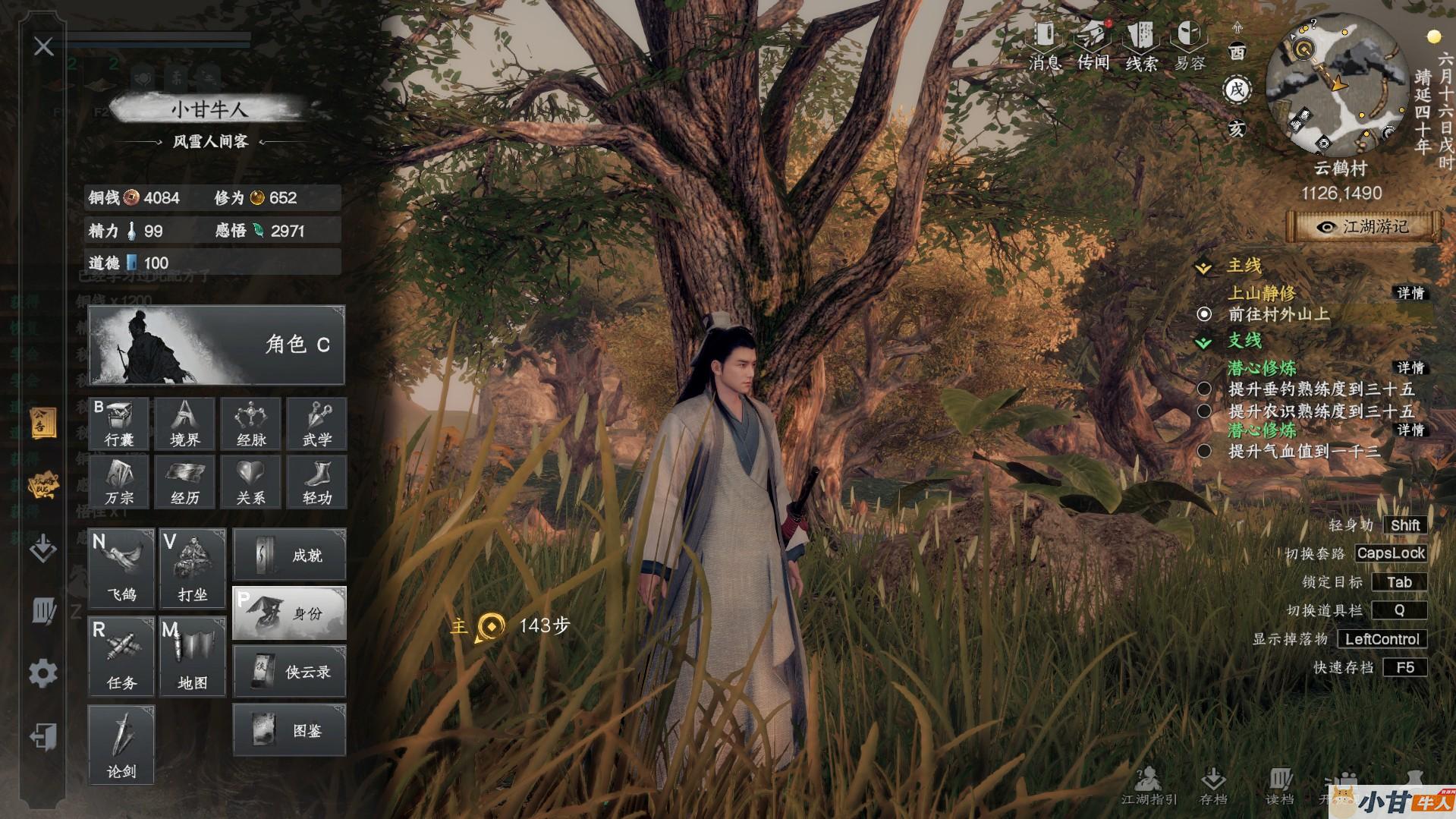Open the 武学 martial arts screen
The width and height of the screenshot is (1456, 819).
[317, 423]
